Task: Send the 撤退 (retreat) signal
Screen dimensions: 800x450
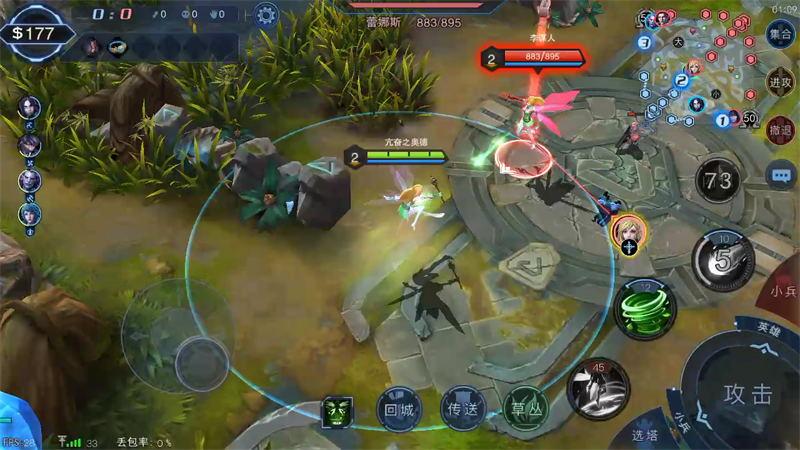Action: coord(780,129)
